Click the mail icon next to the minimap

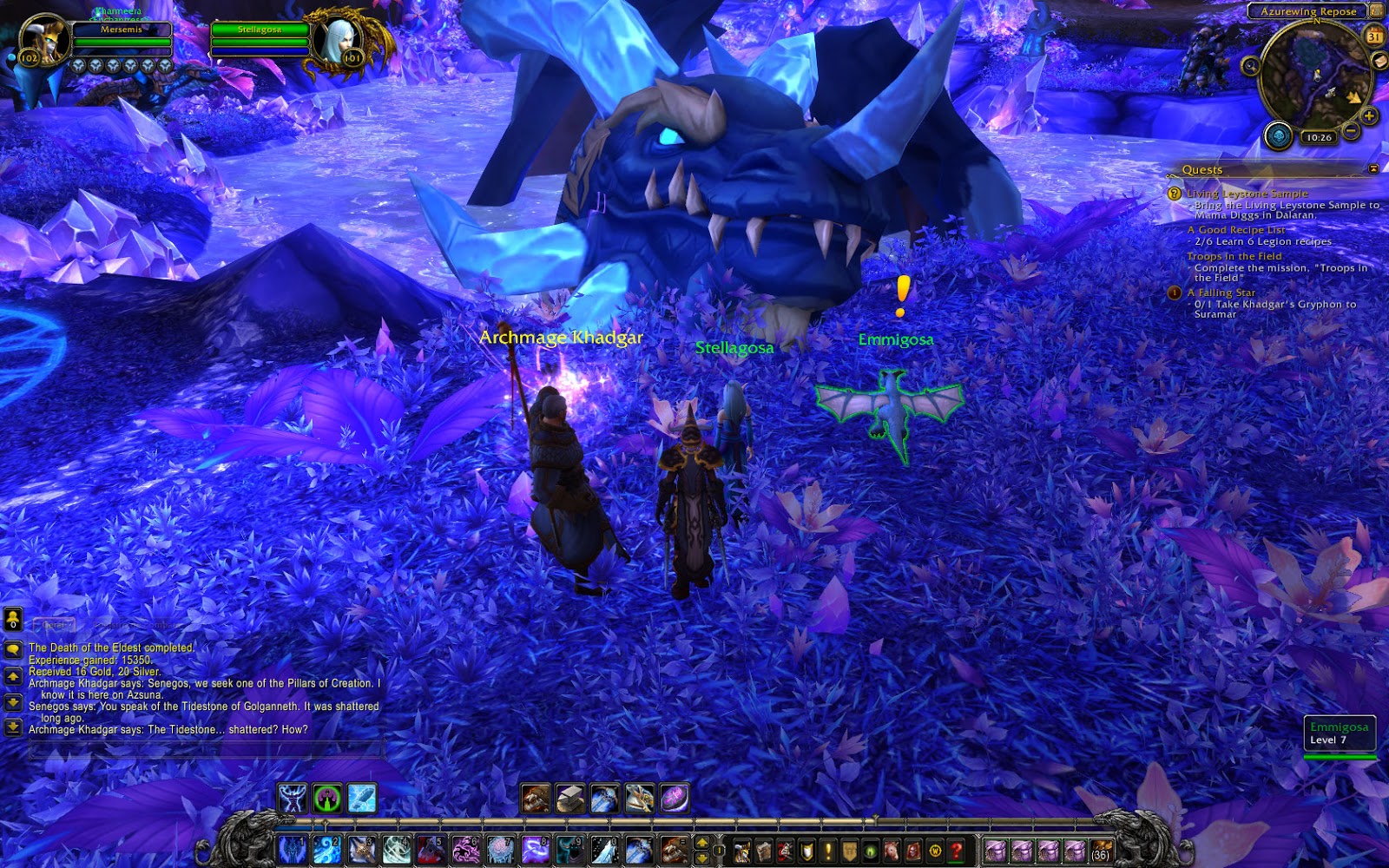(1379, 61)
